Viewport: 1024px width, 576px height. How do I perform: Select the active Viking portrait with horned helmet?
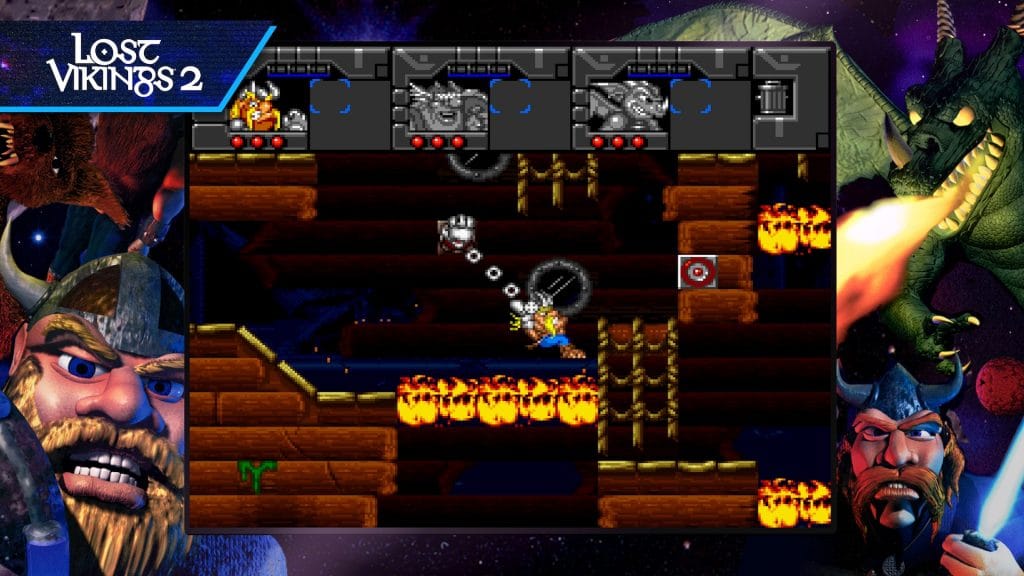tap(254, 106)
